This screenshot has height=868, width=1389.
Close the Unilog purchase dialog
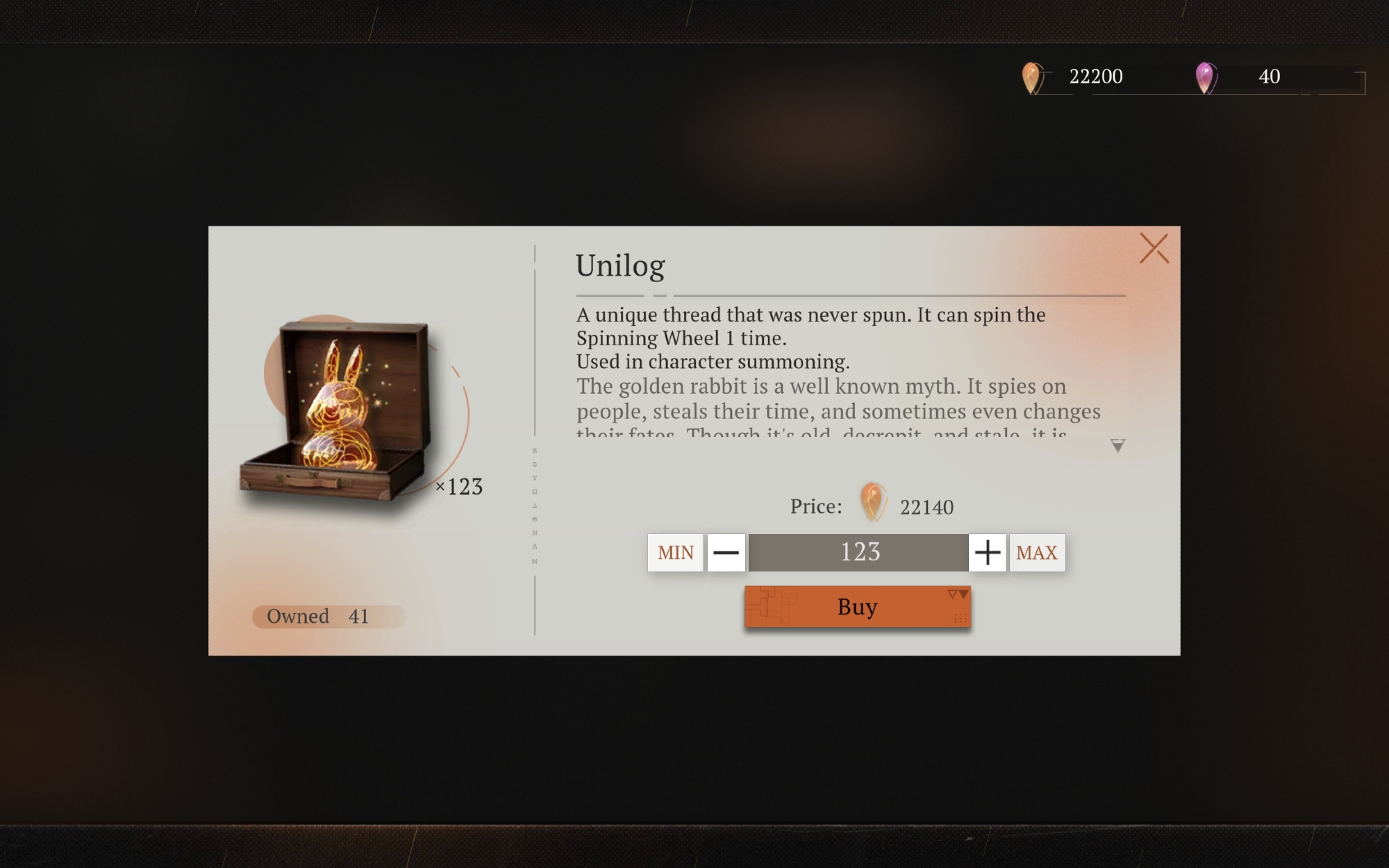[1154, 249]
